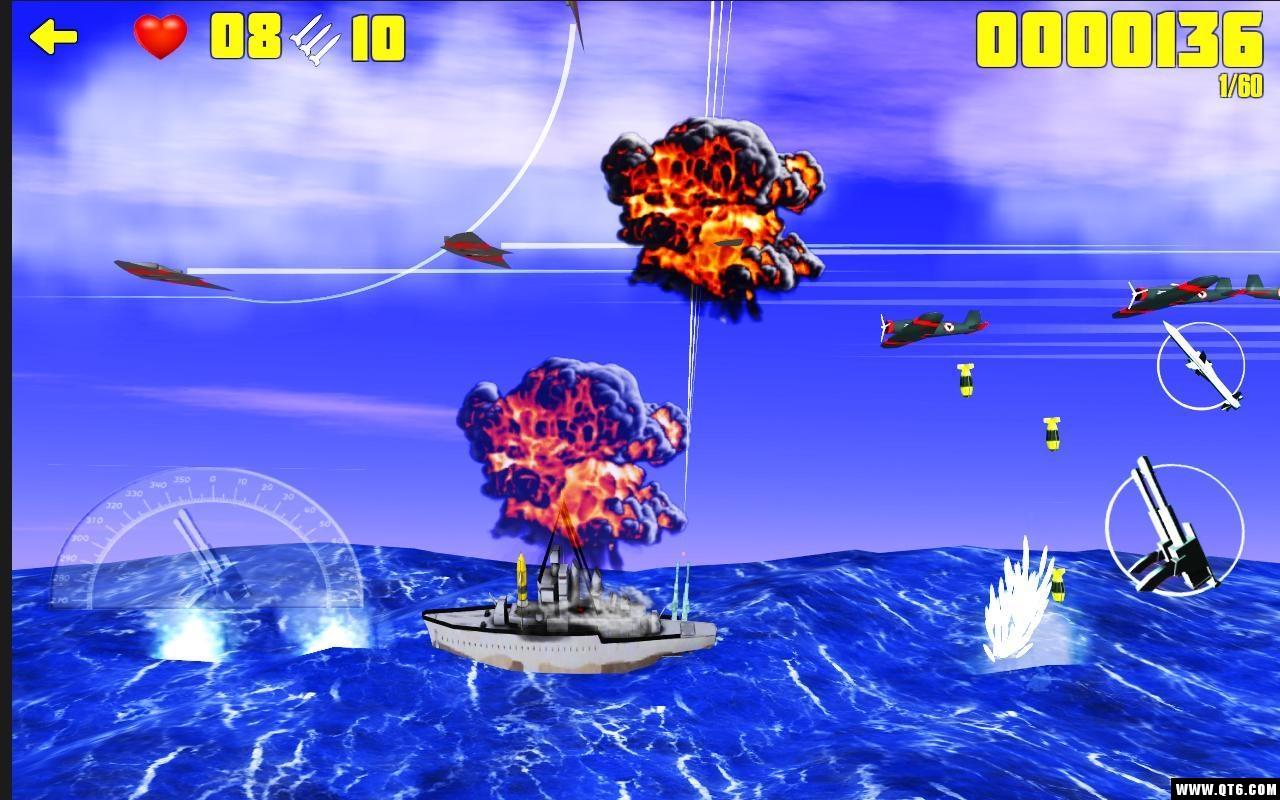Click the red heart lives icon
The height and width of the screenshot is (800, 1280).
160,38
